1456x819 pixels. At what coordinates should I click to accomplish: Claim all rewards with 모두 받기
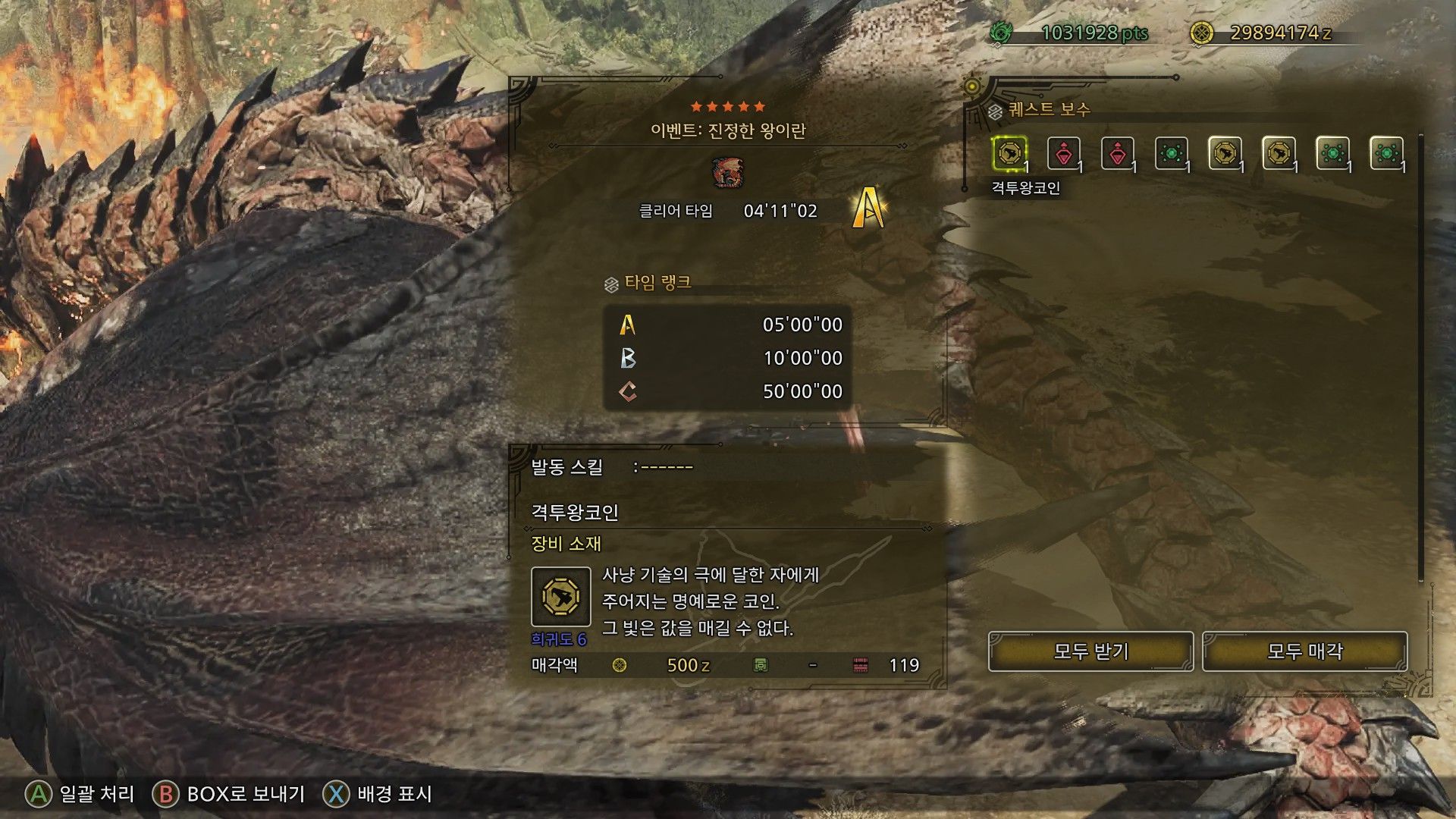[x=1090, y=651]
